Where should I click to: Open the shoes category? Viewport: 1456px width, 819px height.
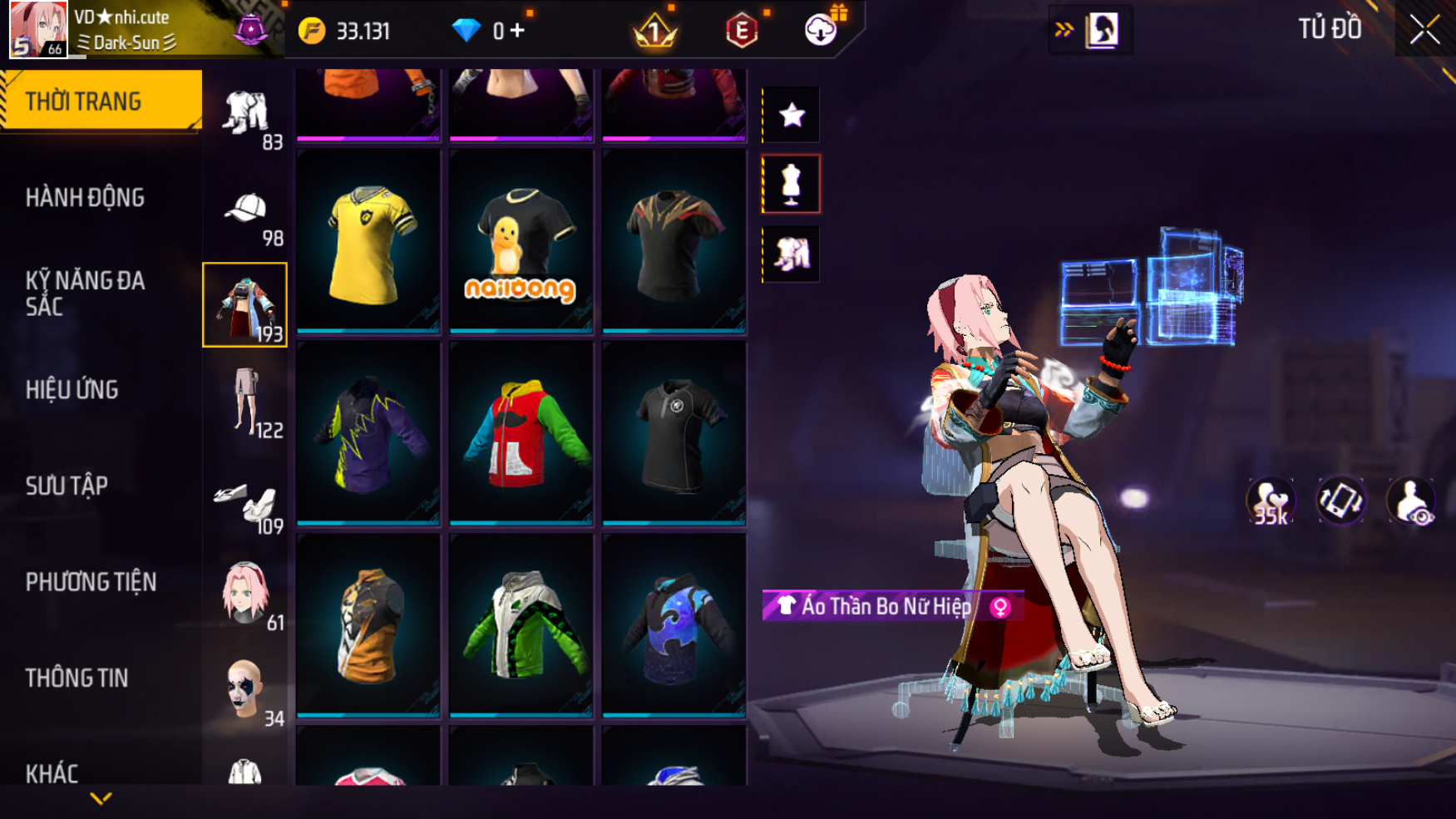246,501
